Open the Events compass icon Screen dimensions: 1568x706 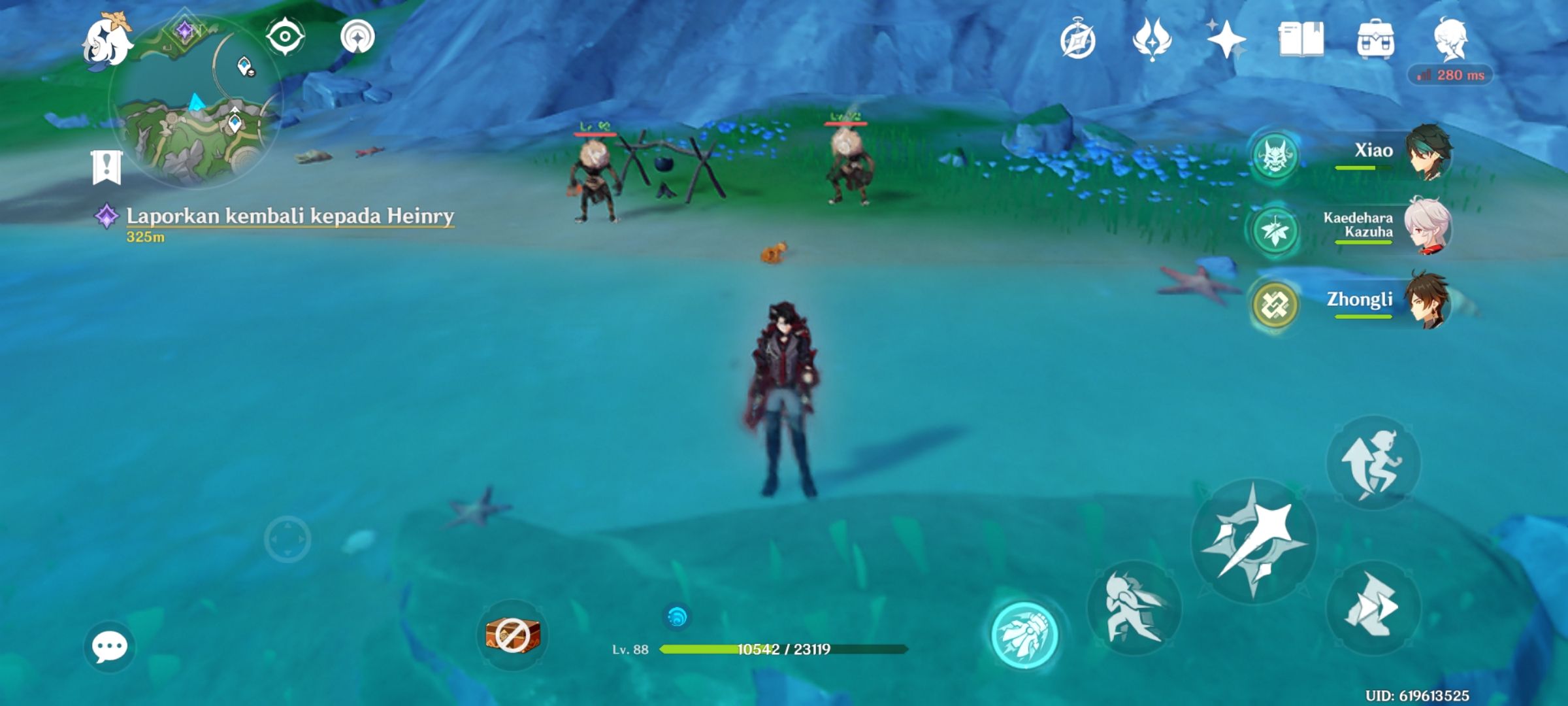click(1080, 41)
